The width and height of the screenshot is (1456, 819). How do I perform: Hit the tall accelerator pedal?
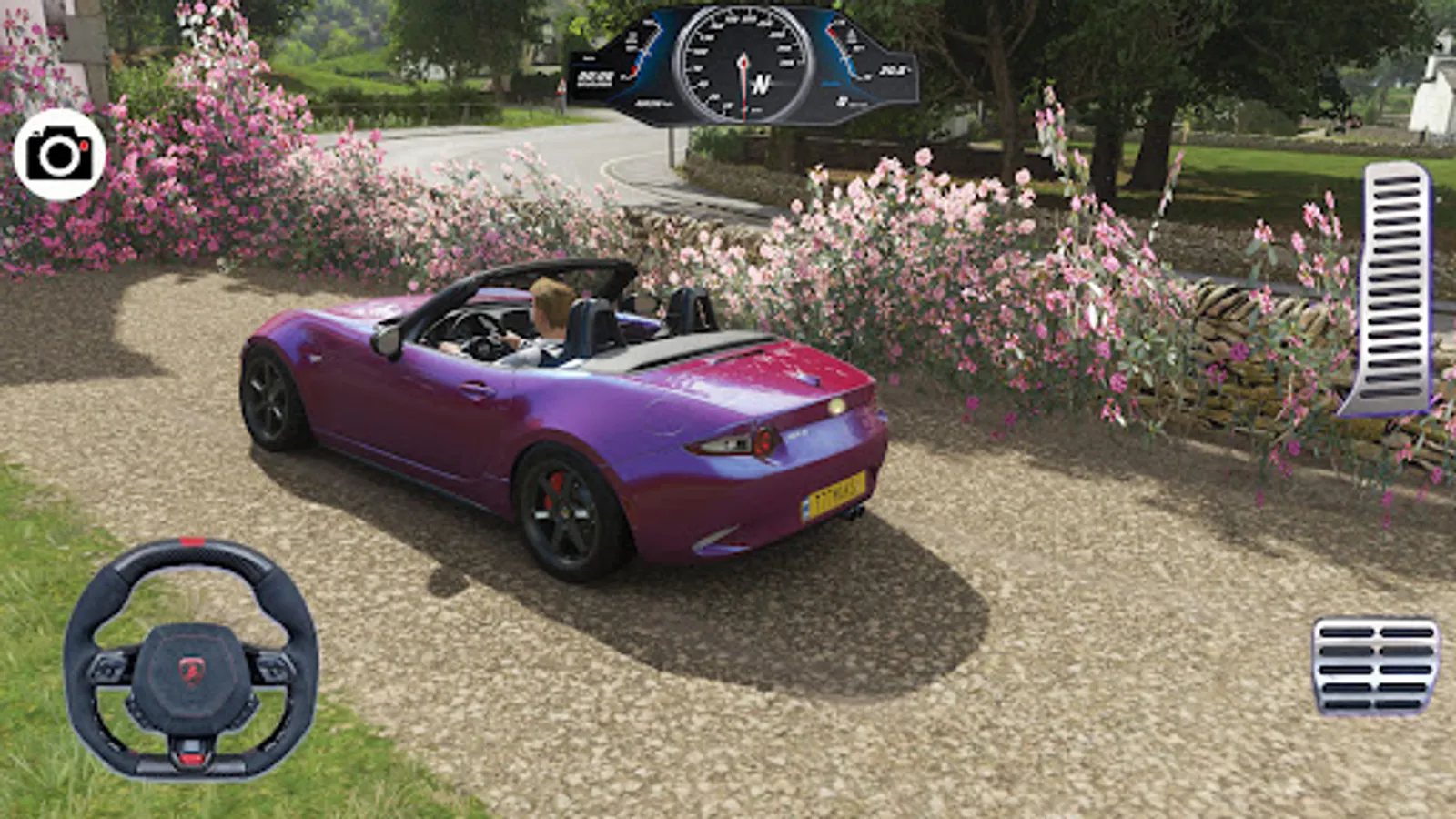(x=1390, y=289)
